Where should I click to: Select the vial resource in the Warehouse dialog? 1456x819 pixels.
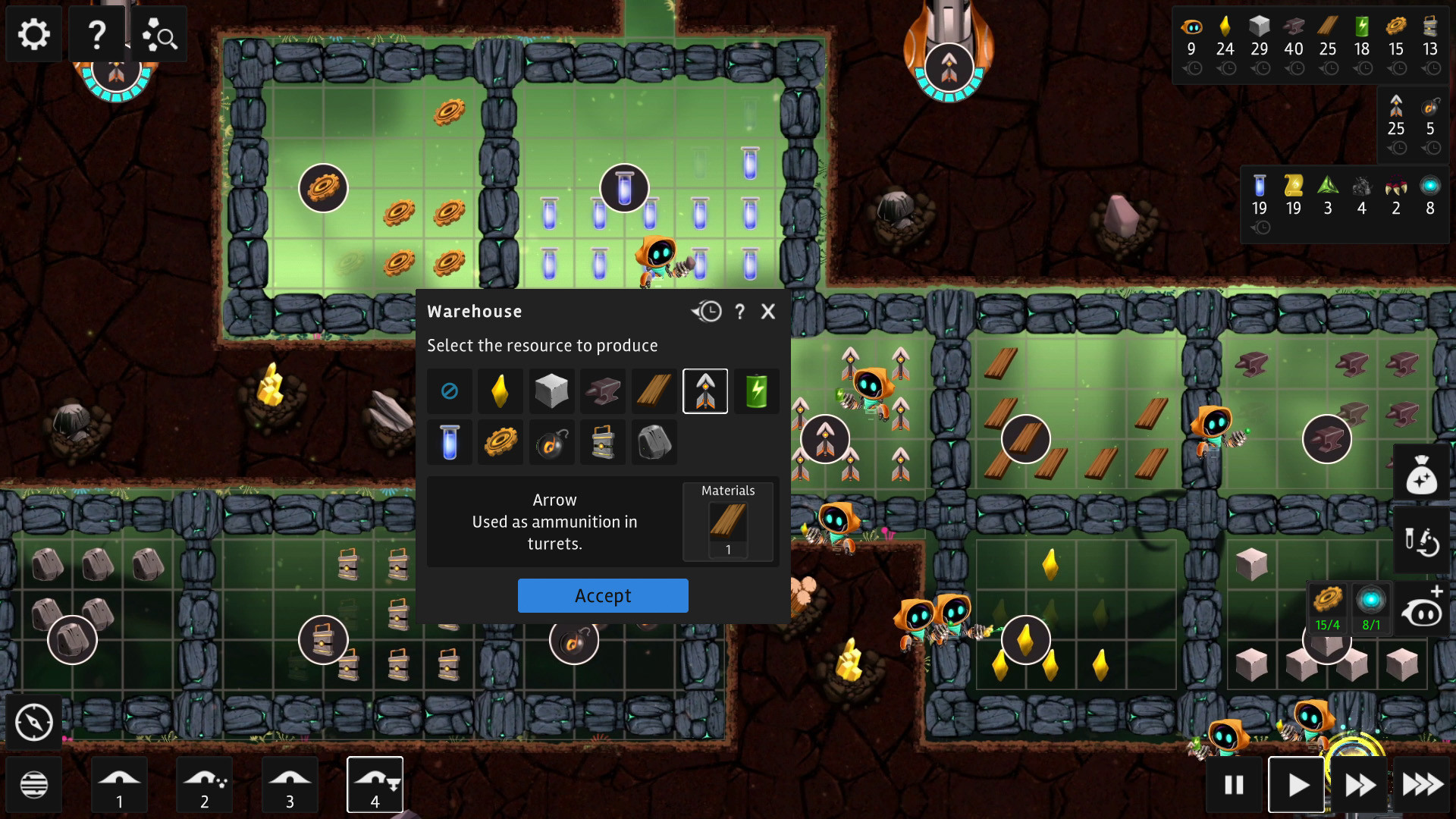click(x=449, y=441)
